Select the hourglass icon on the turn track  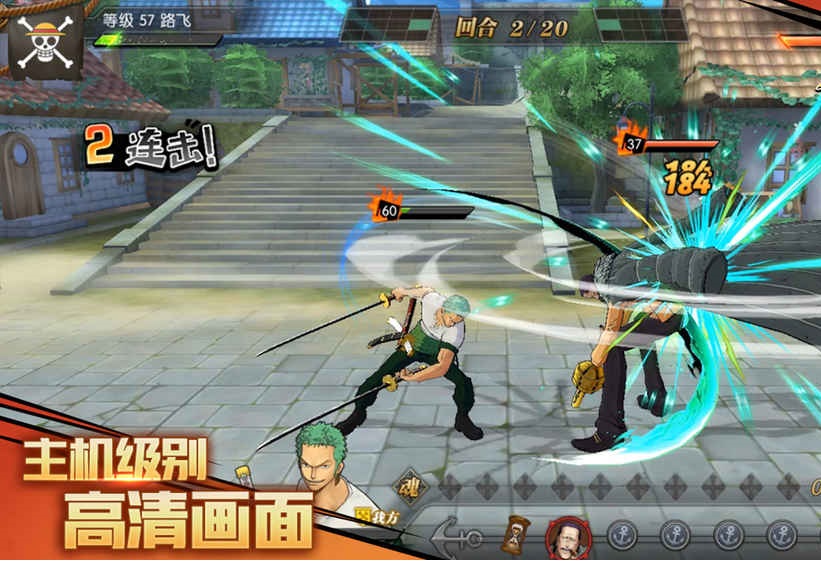517,535
